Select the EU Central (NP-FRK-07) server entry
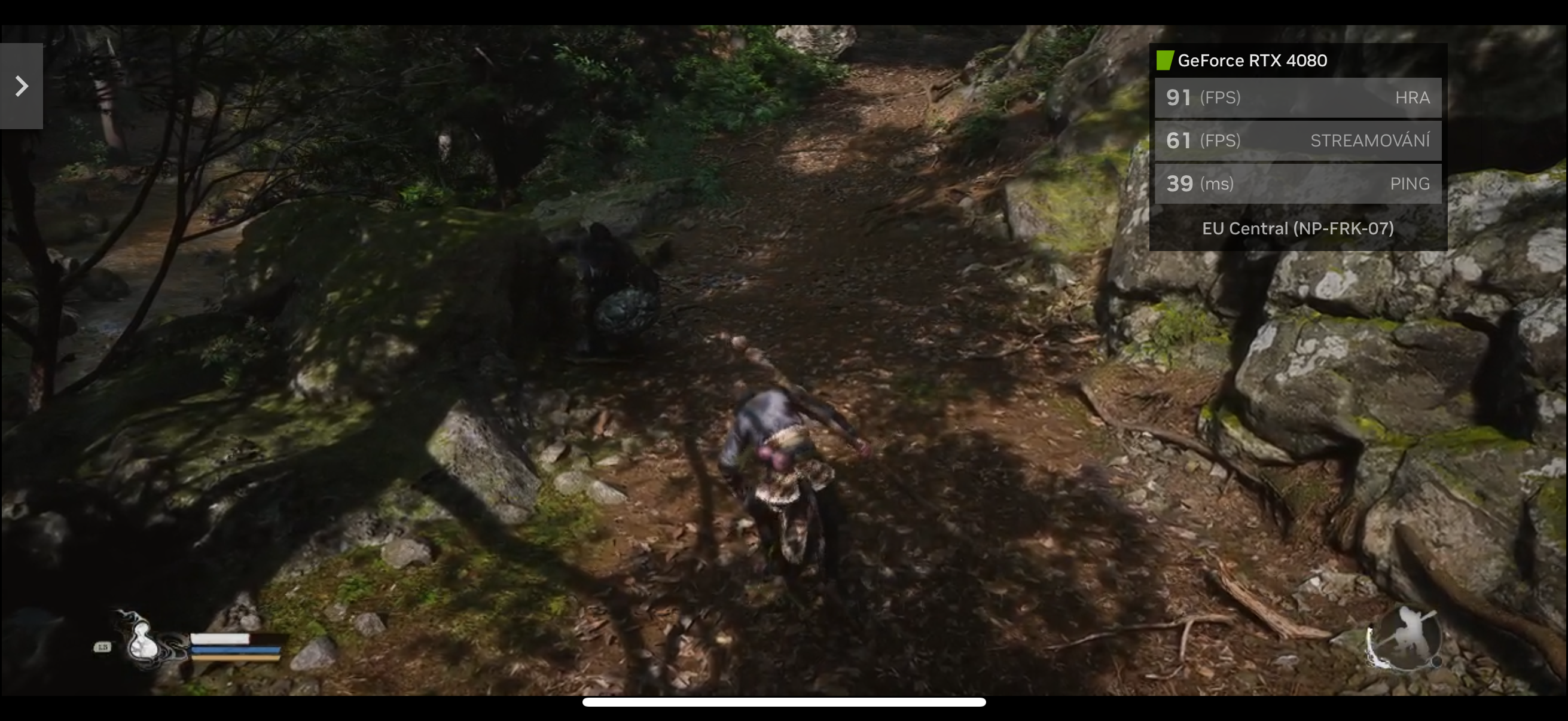Viewport: 1568px width, 721px height. [1298, 228]
